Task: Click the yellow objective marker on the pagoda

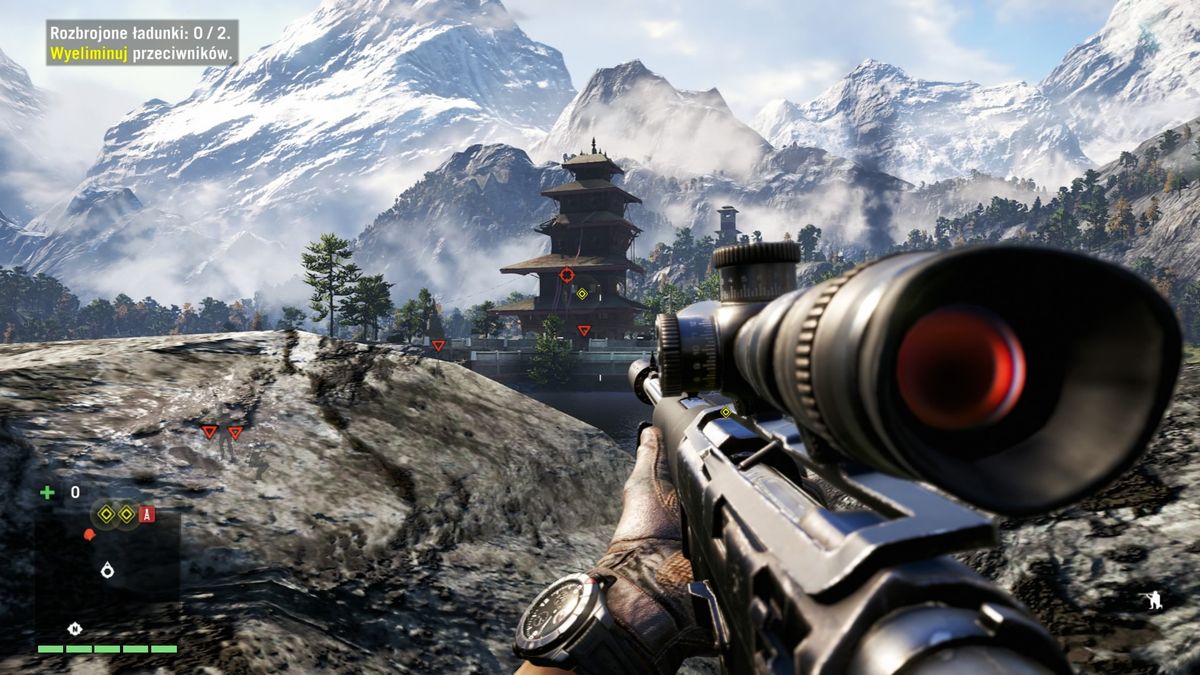Action: click(x=582, y=294)
